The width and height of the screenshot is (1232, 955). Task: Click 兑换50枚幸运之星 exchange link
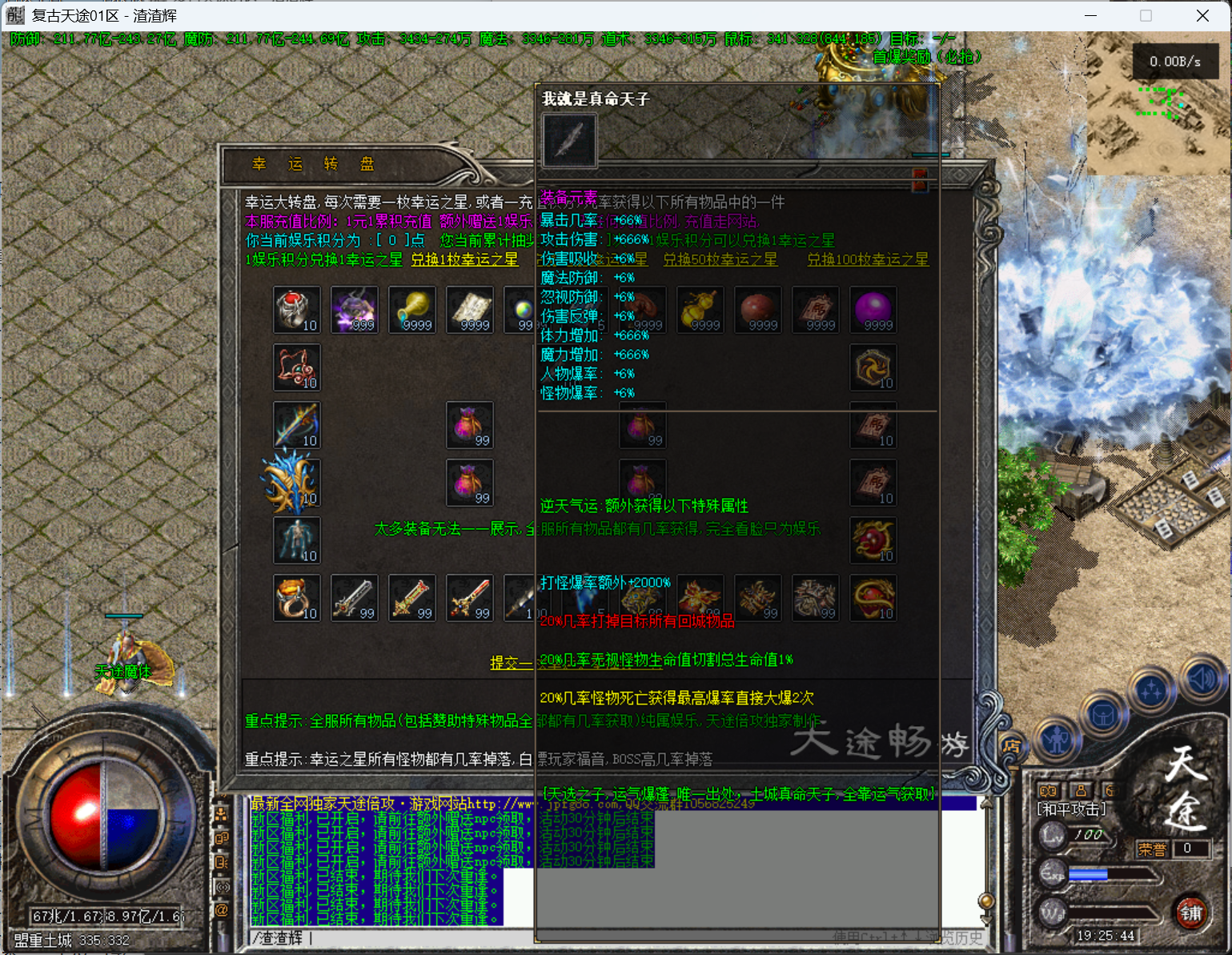pyautogui.click(x=720, y=259)
